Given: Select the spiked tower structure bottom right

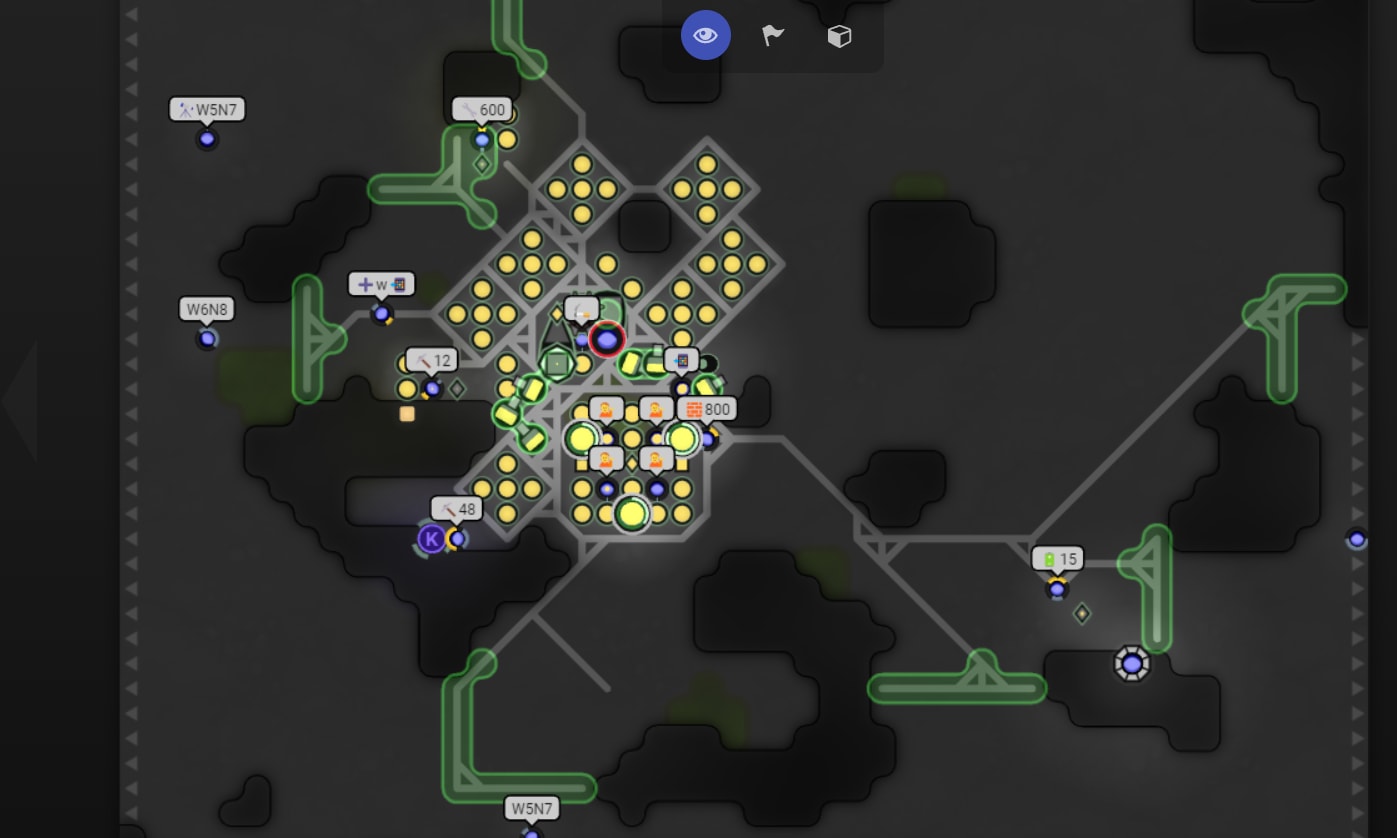Looking at the screenshot, I should pyautogui.click(x=1133, y=661).
